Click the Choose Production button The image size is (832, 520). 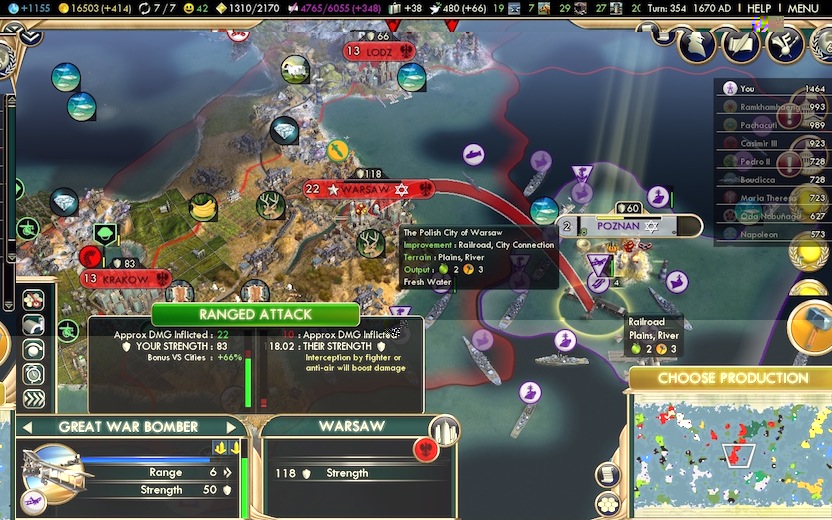pyautogui.click(x=732, y=378)
